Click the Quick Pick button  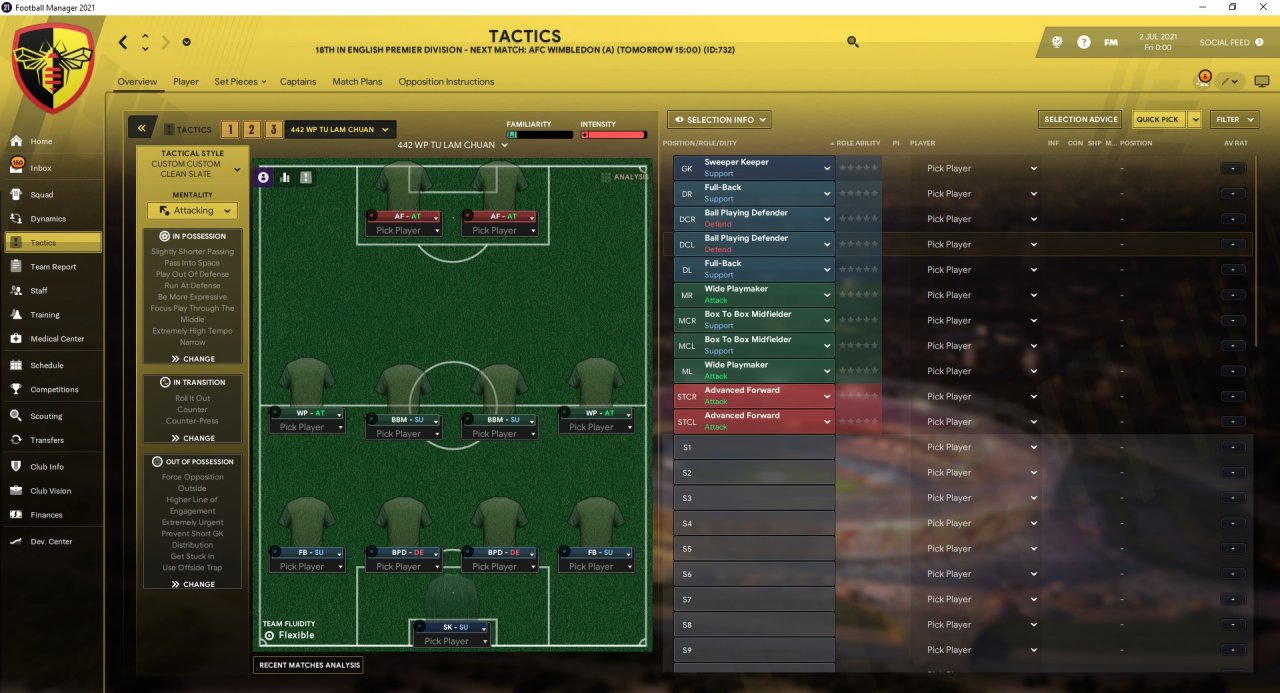coord(1158,120)
